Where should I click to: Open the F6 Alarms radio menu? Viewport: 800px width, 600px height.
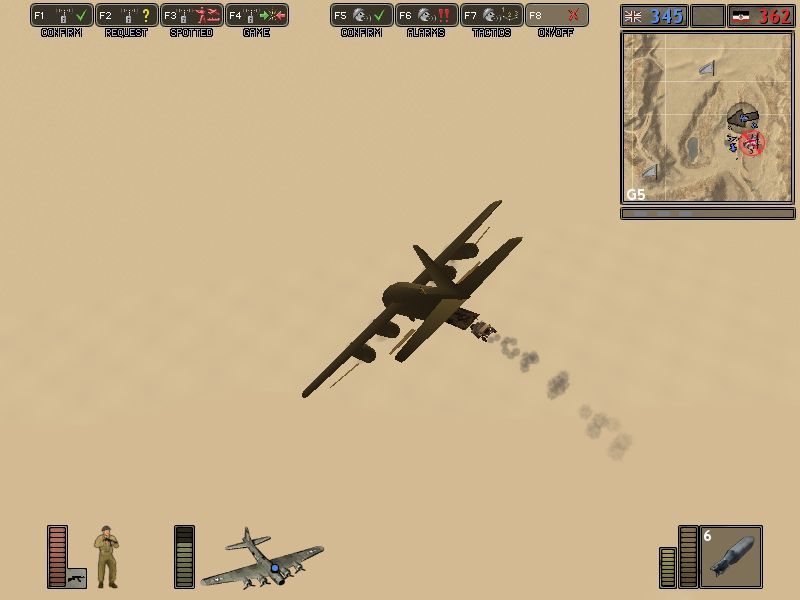(427, 16)
